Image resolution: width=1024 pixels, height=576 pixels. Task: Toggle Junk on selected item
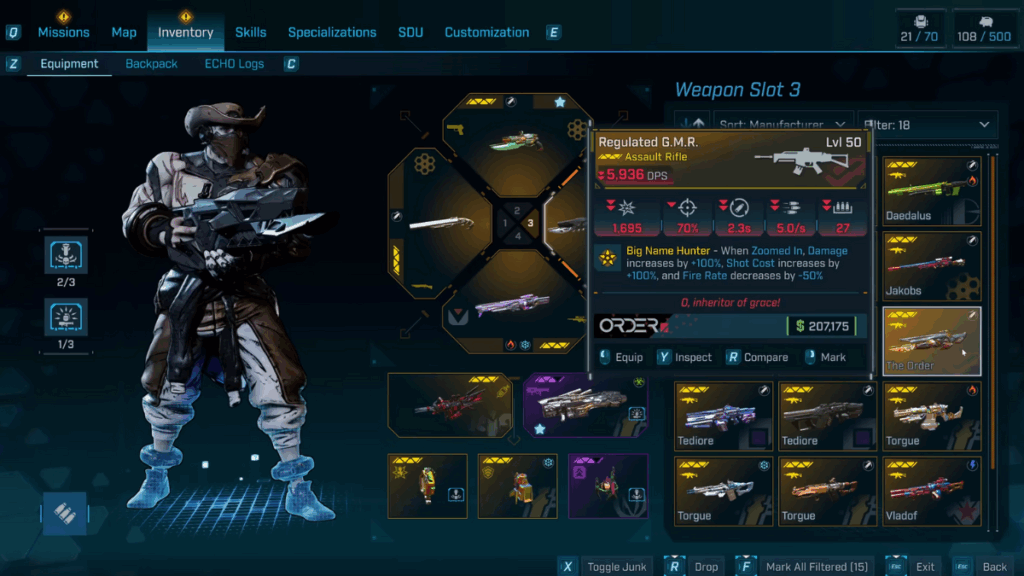click(x=609, y=566)
